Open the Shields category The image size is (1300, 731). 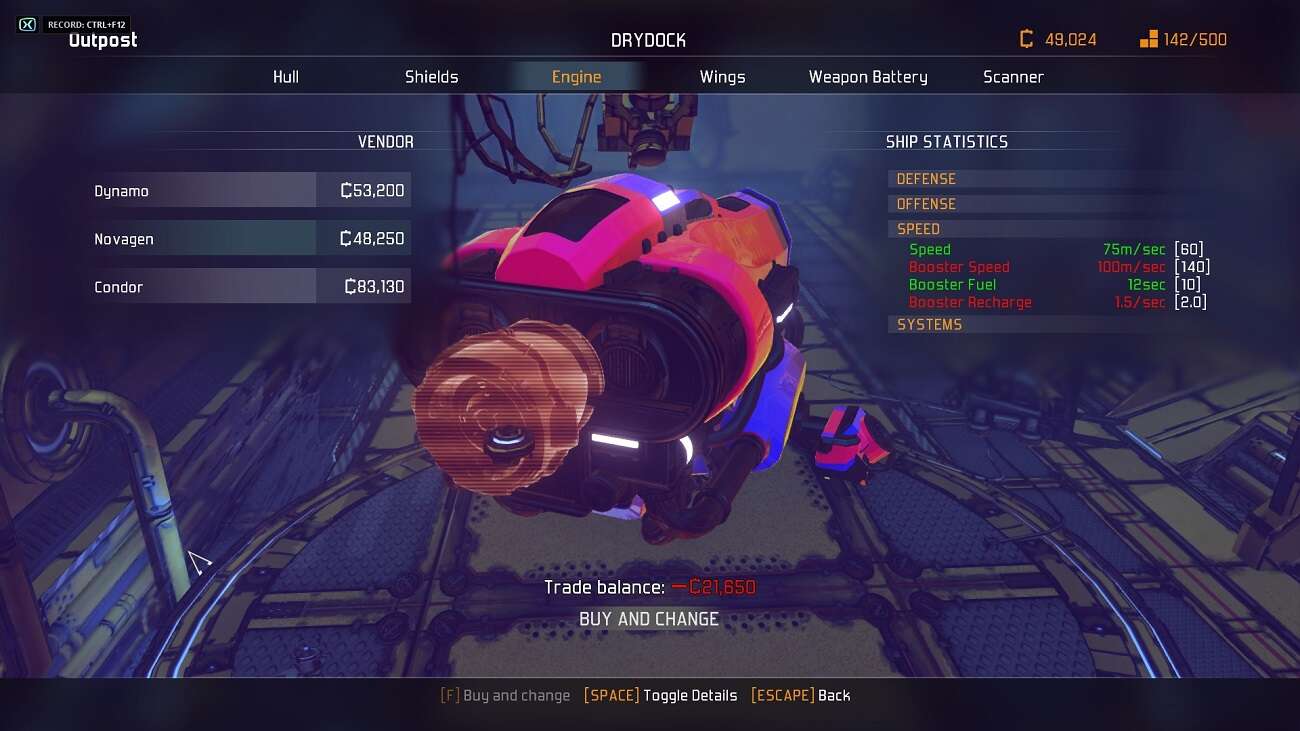point(431,77)
